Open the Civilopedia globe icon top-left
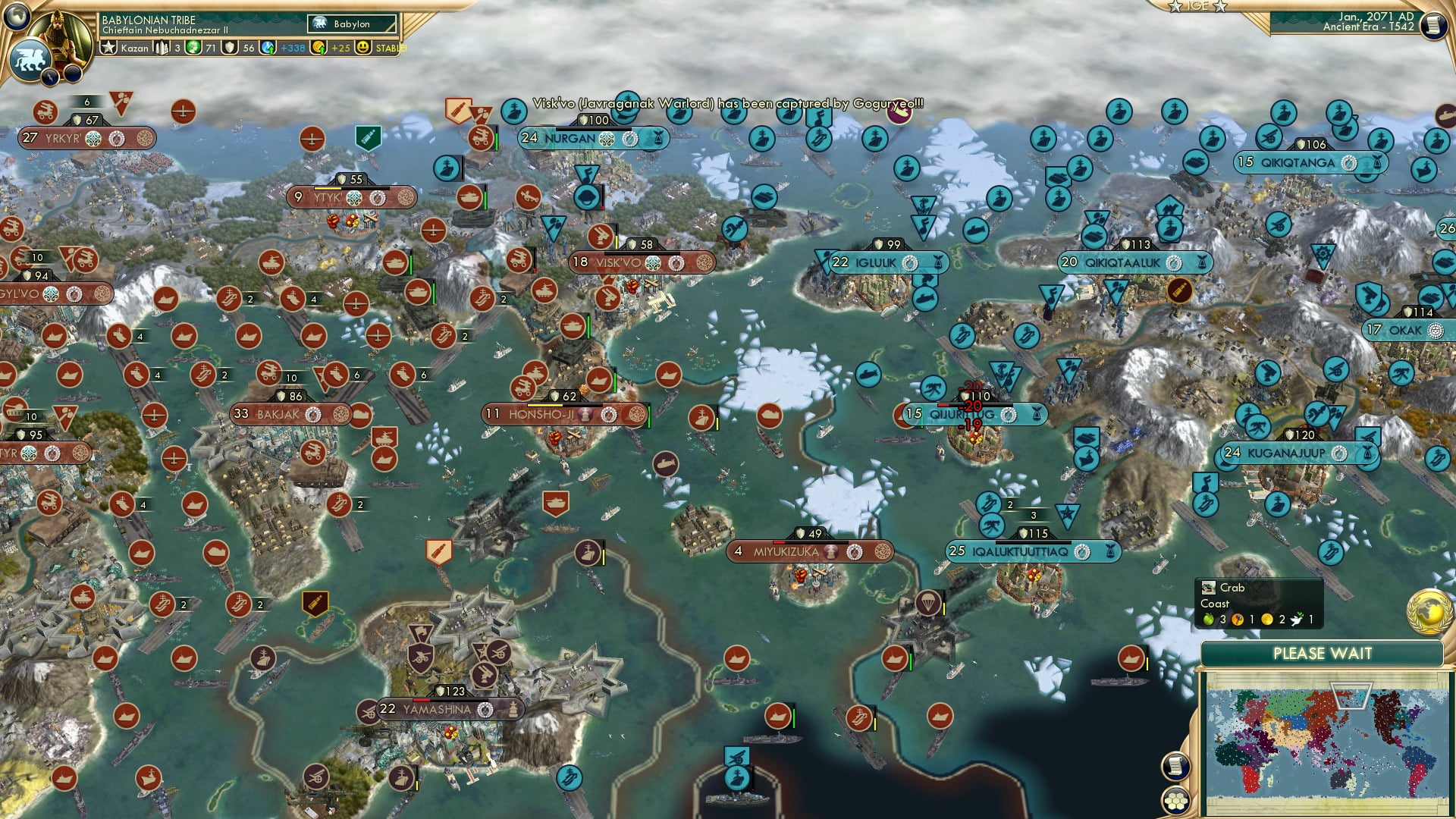 19,17
